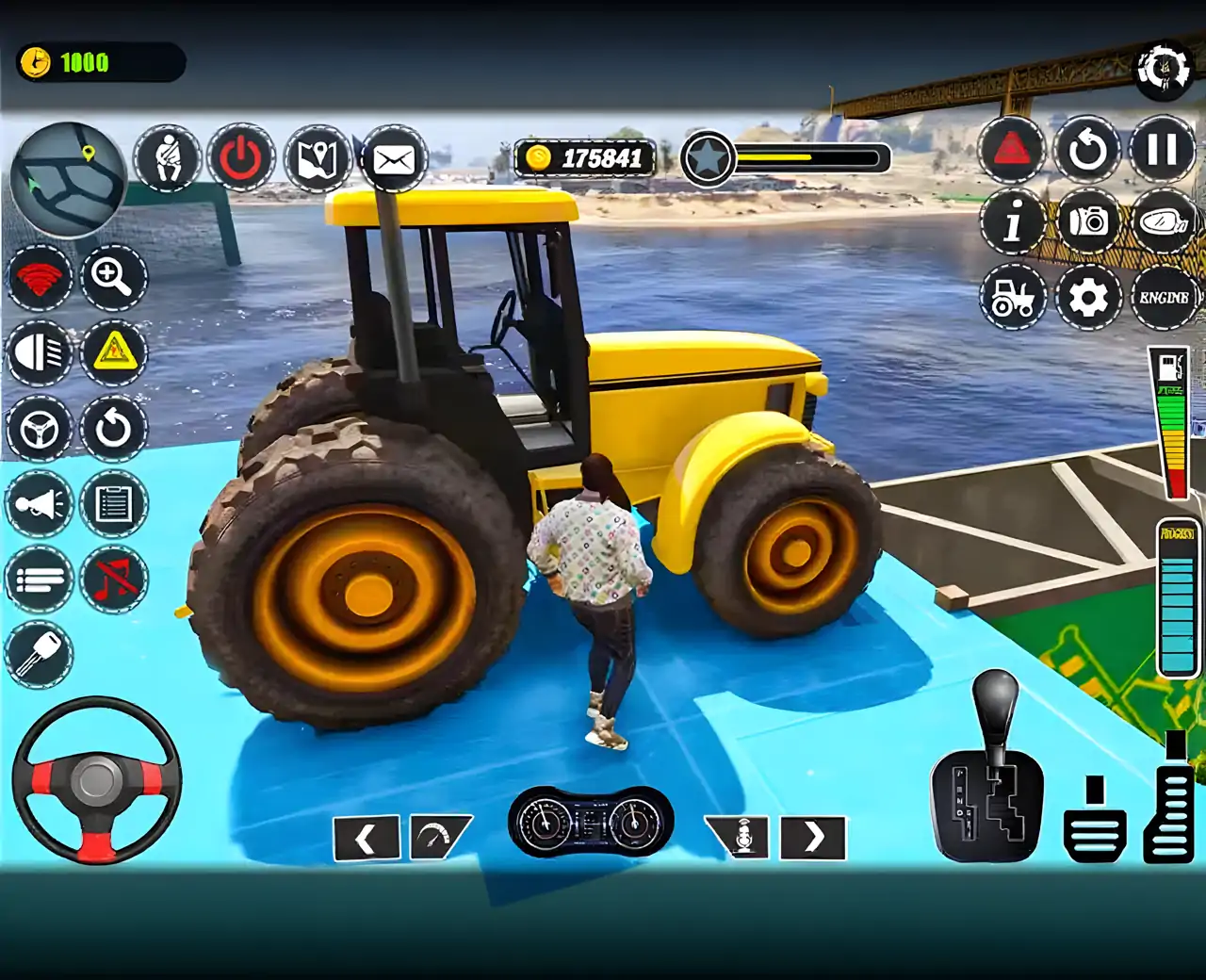Screen dimensions: 1206x980
Task: Click the left arrow turn button
Action: (x=367, y=837)
